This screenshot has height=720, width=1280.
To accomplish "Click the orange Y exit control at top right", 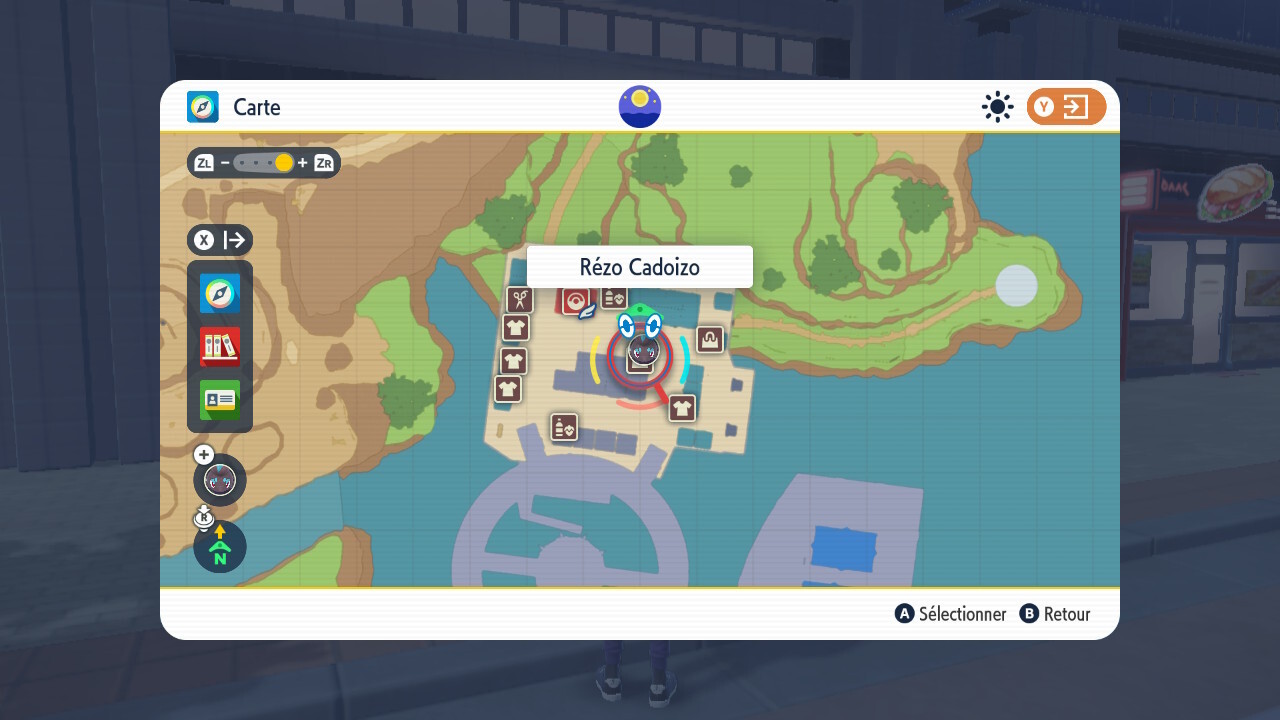I will tap(1066, 107).
